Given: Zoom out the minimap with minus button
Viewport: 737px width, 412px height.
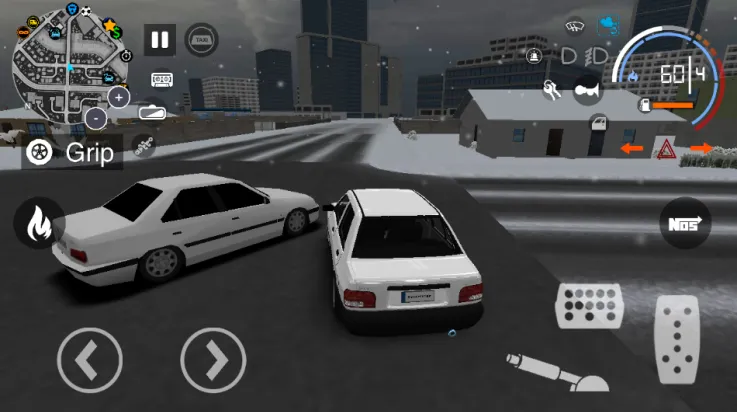Looking at the screenshot, I should click(x=96, y=118).
